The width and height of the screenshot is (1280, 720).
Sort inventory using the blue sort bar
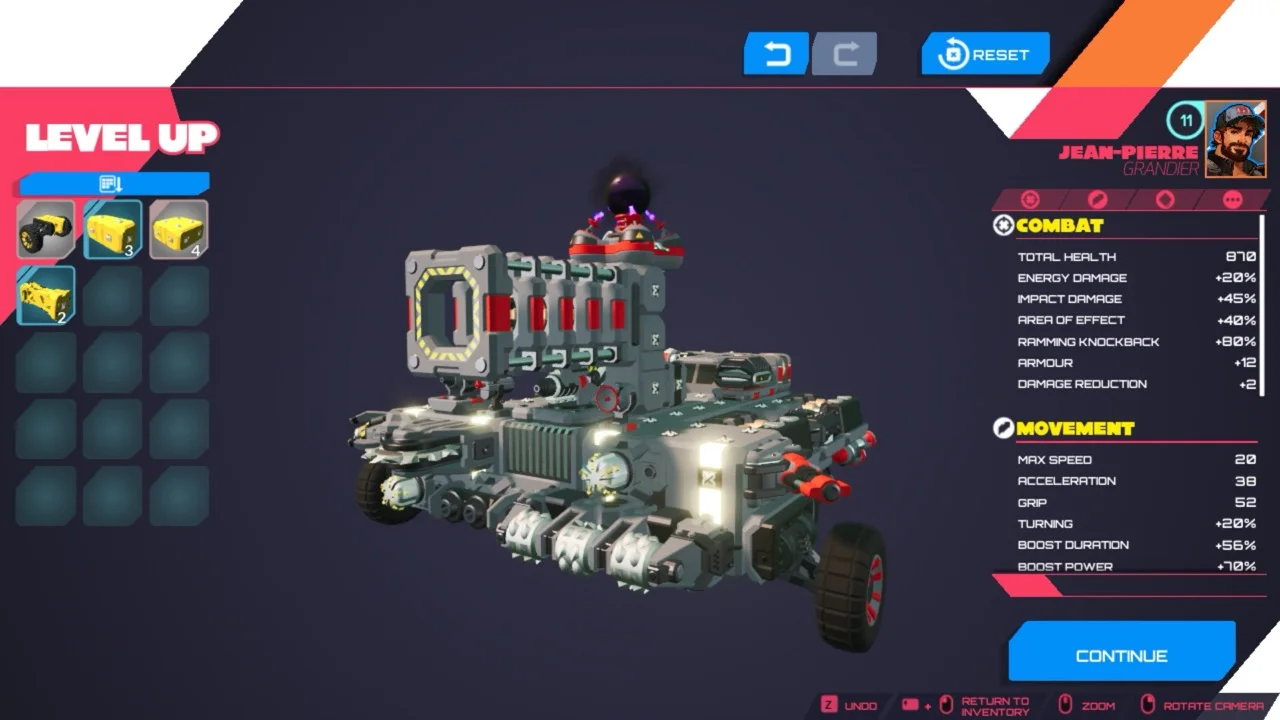click(113, 183)
